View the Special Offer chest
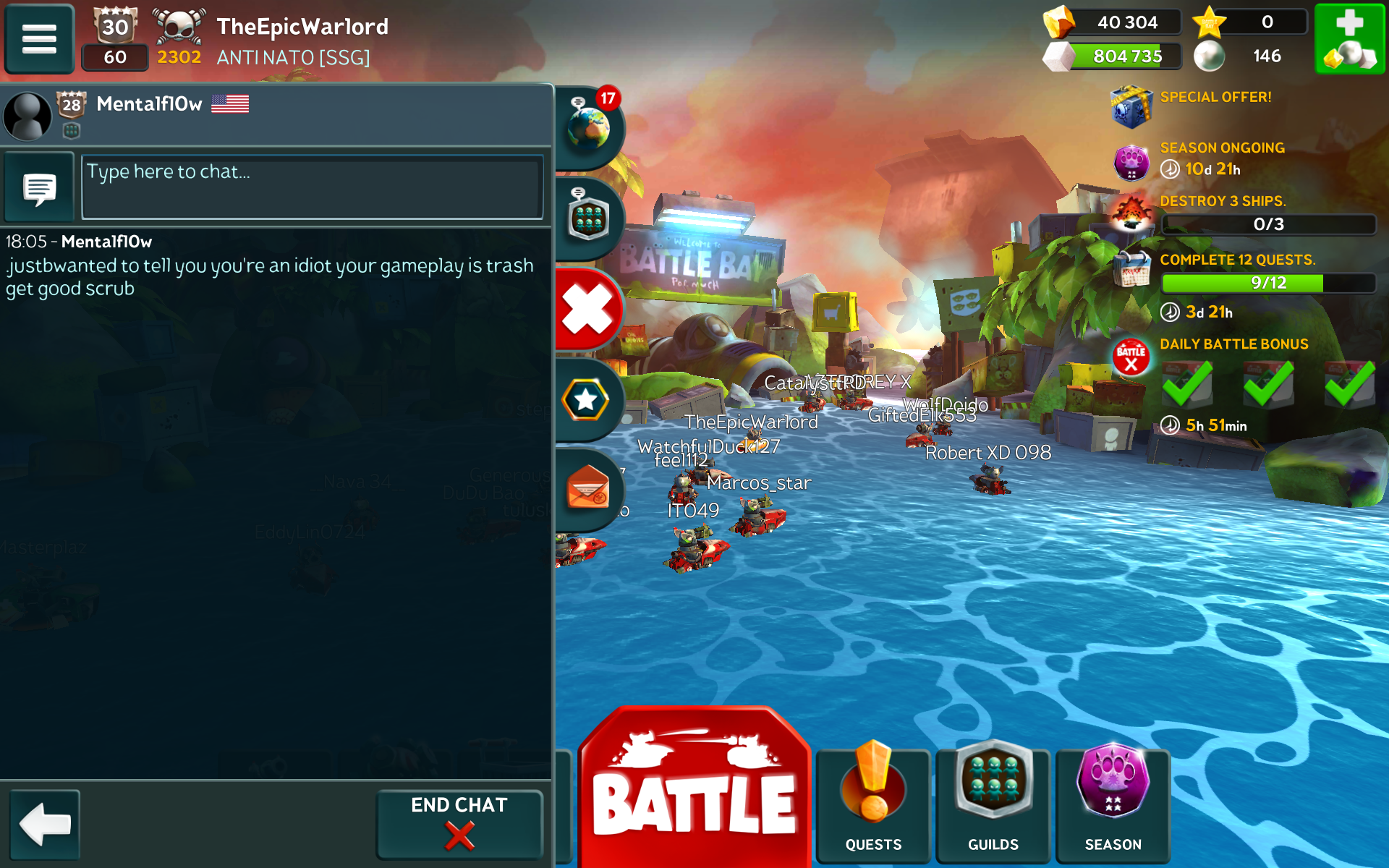The image size is (1389, 868). click(x=1131, y=106)
